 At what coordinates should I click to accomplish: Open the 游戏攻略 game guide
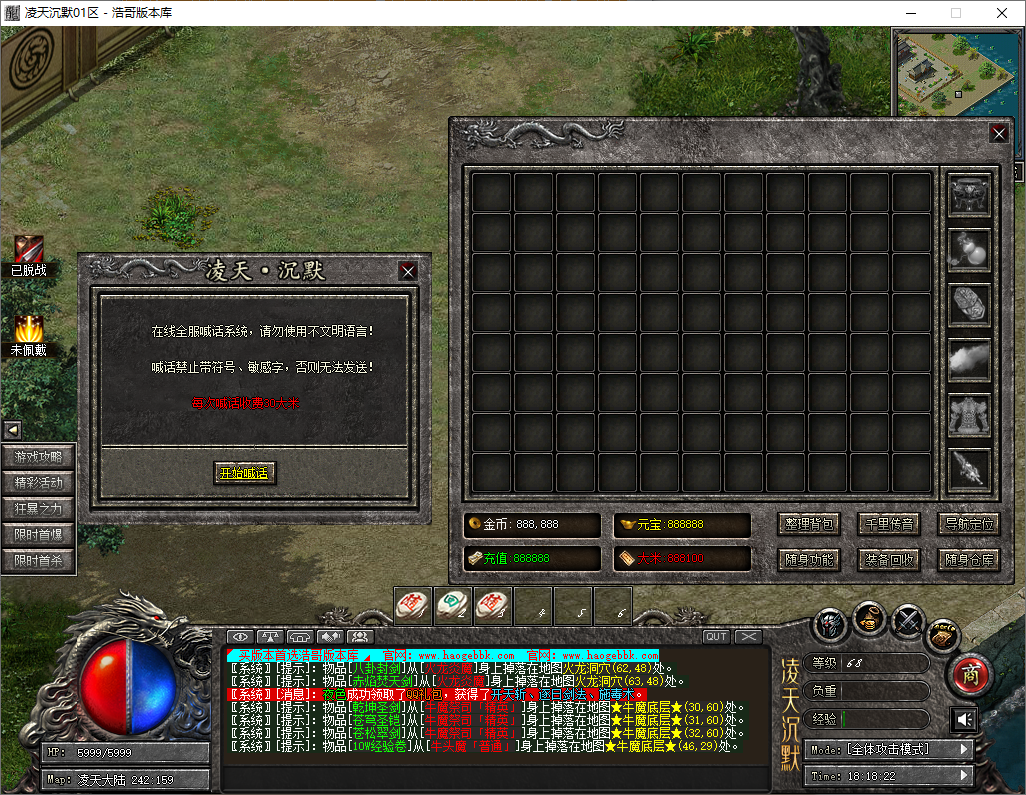(39, 457)
